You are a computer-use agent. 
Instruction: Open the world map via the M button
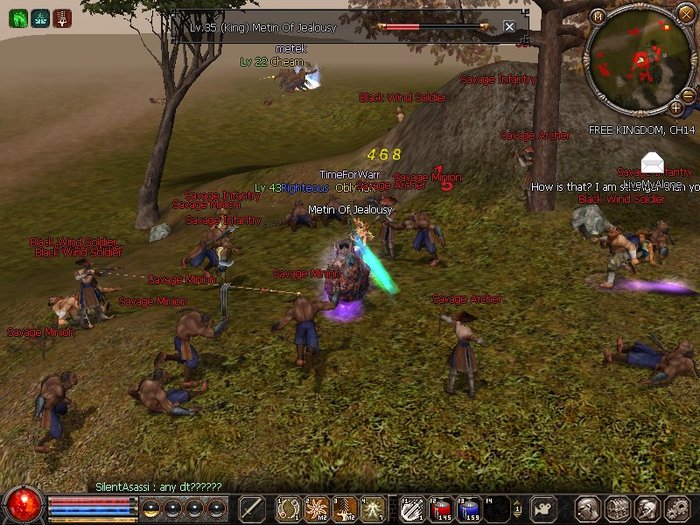(597, 16)
